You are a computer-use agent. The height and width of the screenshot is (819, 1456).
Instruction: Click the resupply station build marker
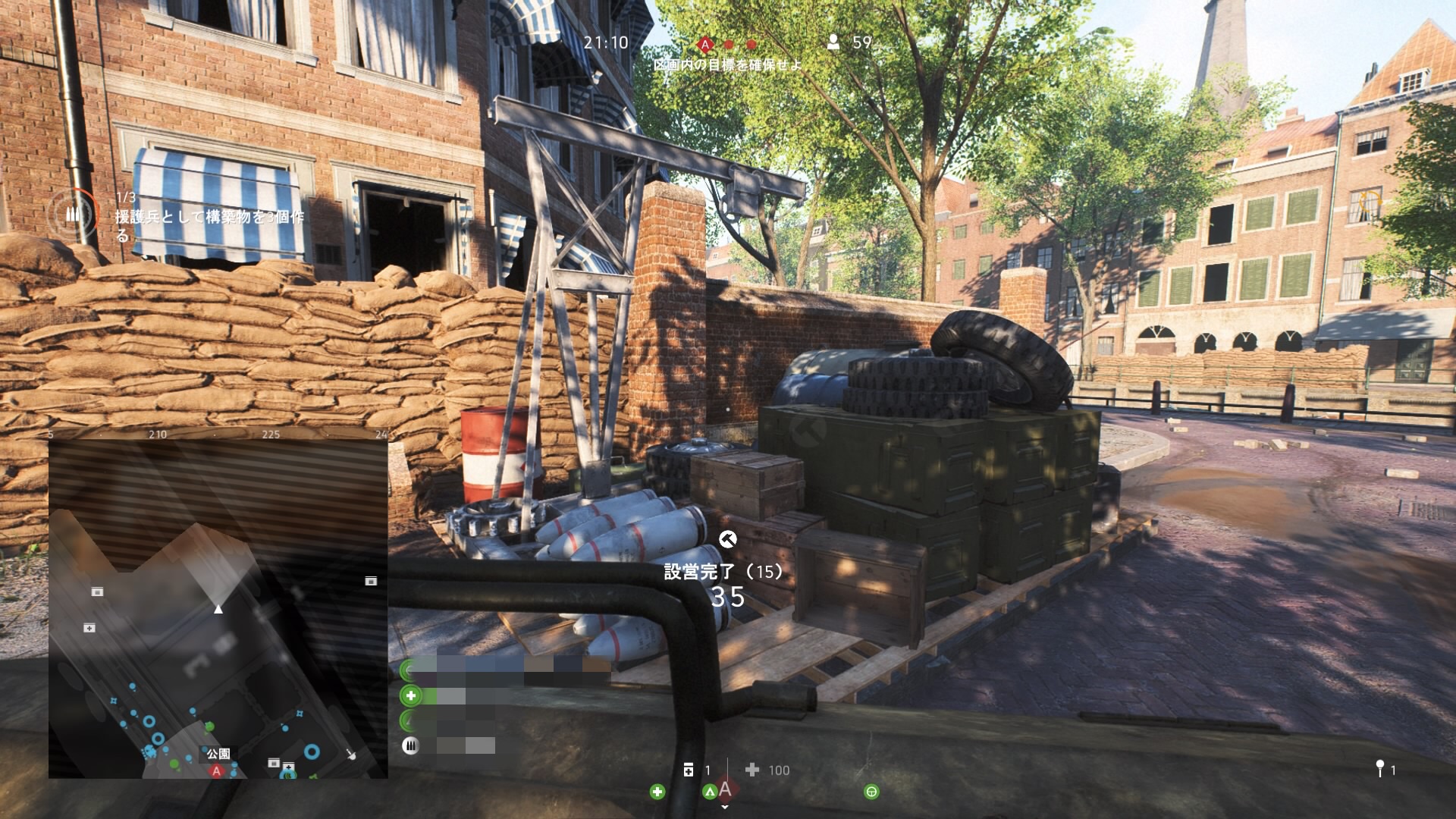click(727, 539)
